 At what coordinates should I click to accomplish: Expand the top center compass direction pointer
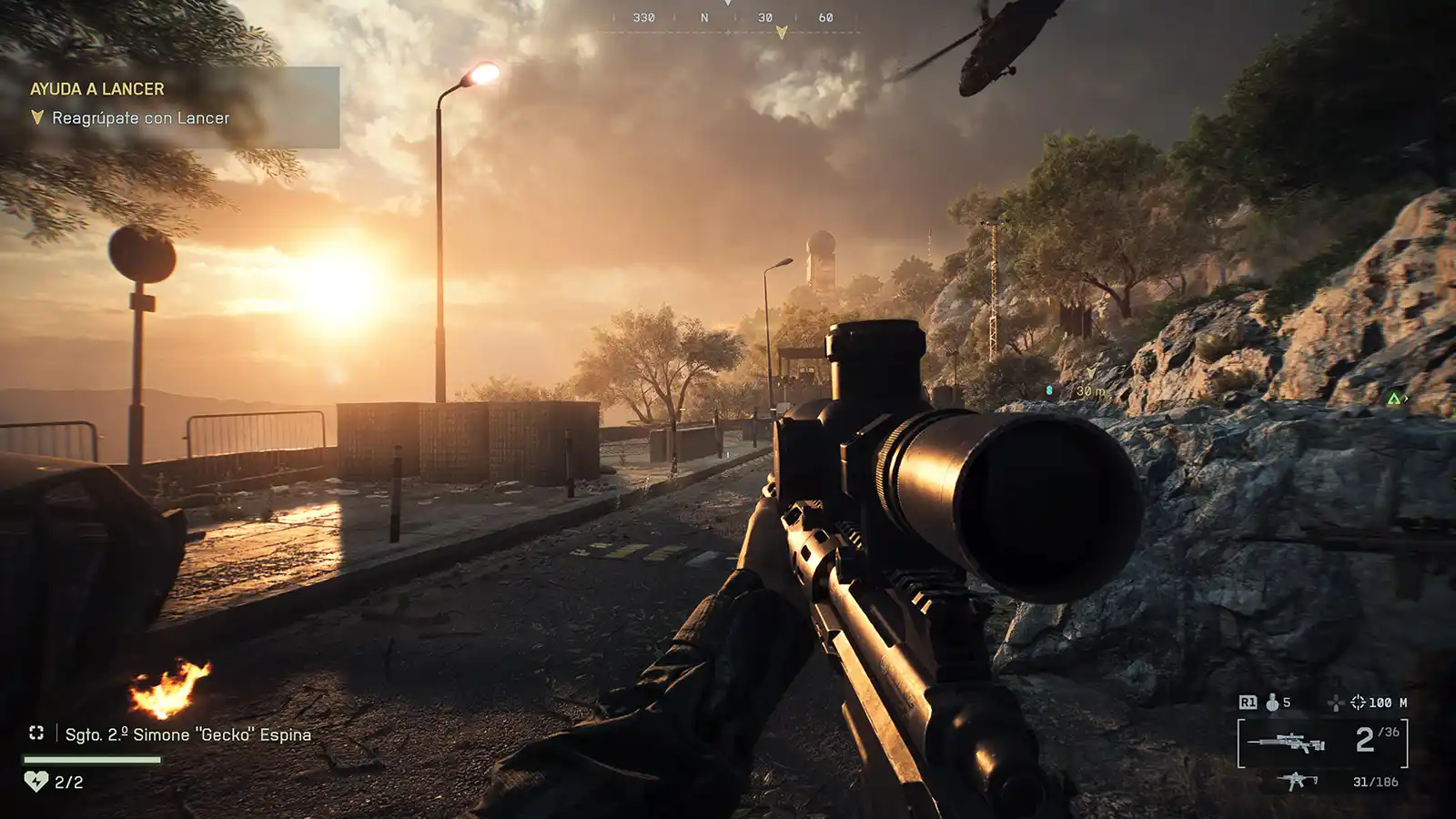click(x=728, y=5)
